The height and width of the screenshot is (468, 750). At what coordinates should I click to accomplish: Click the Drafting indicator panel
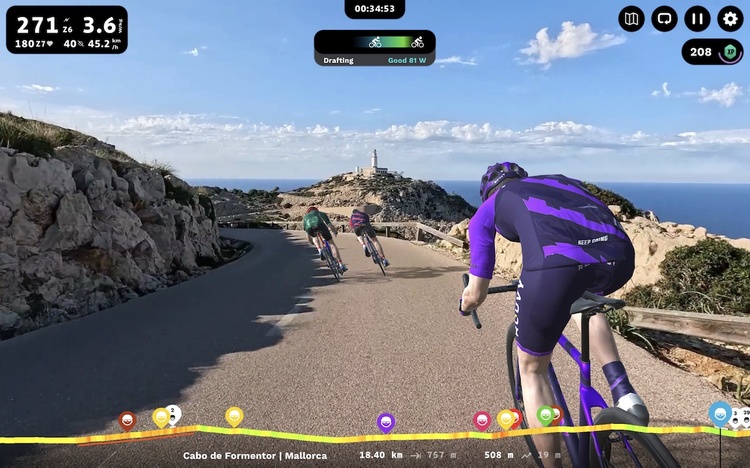pos(374,48)
